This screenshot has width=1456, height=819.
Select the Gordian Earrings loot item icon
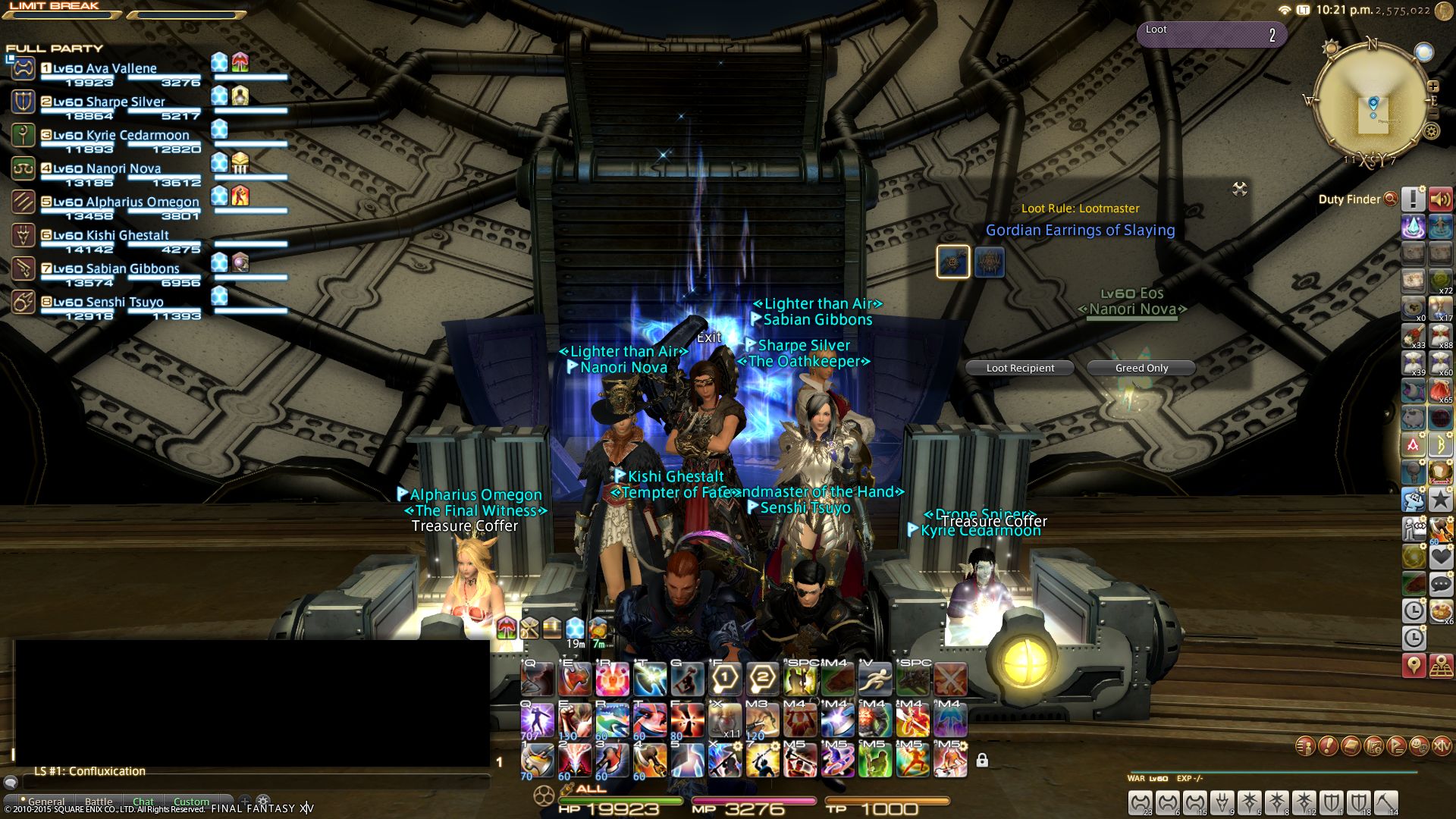pos(952,262)
